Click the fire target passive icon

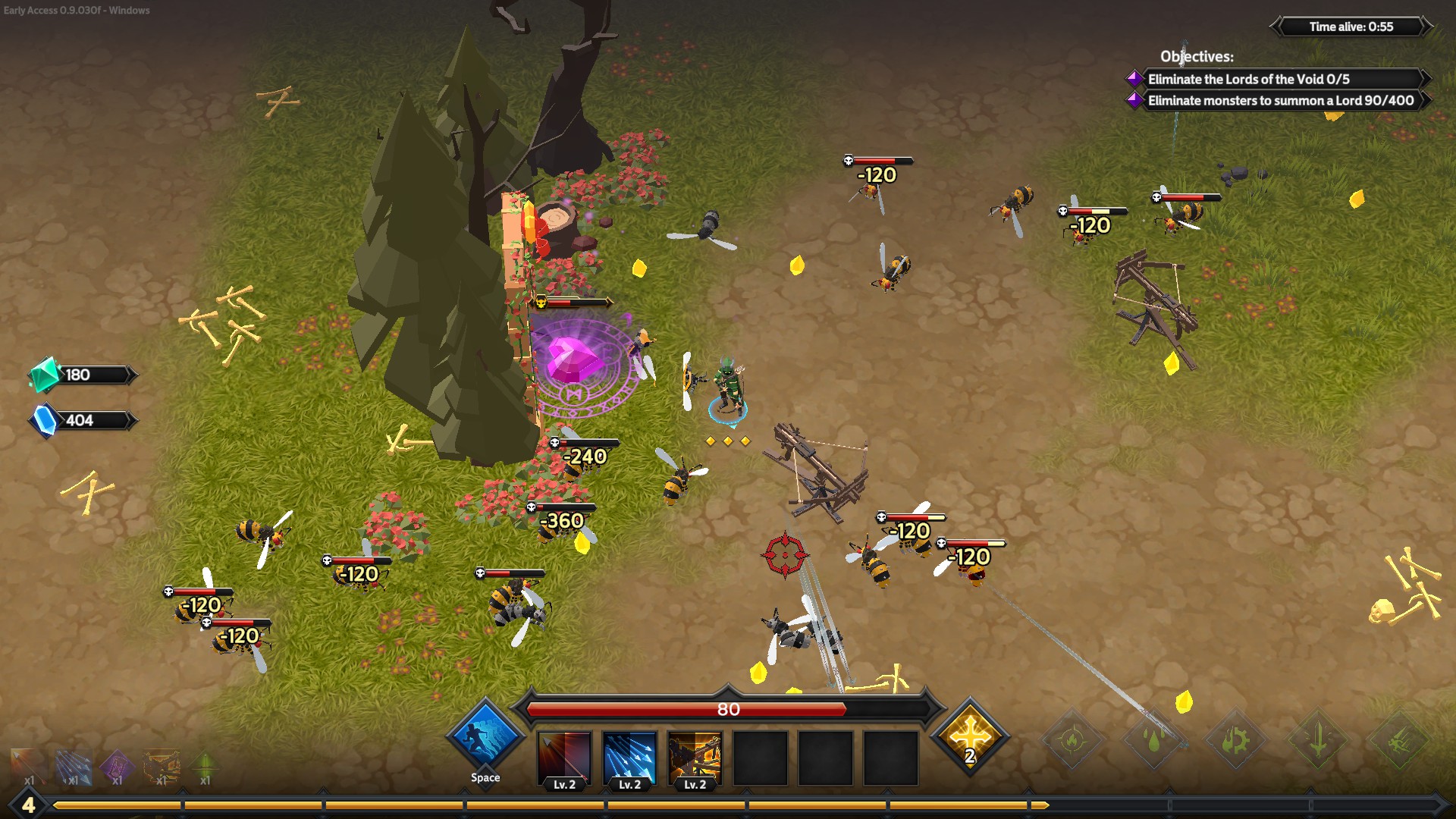click(x=1072, y=739)
